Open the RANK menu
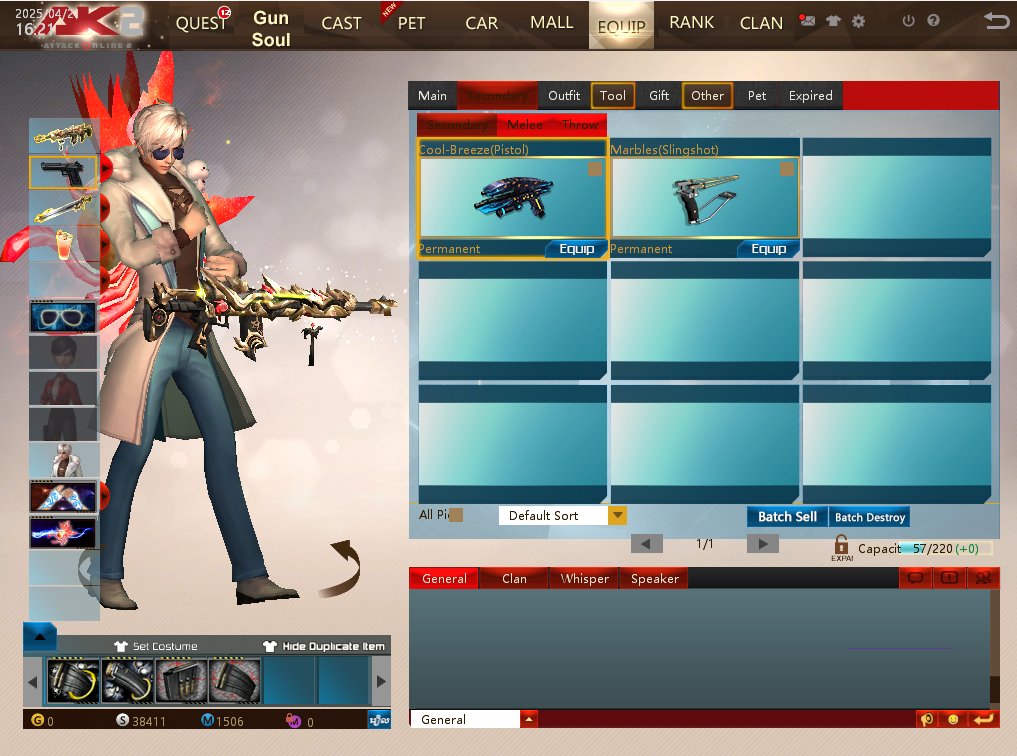1017x756 pixels. tap(691, 23)
